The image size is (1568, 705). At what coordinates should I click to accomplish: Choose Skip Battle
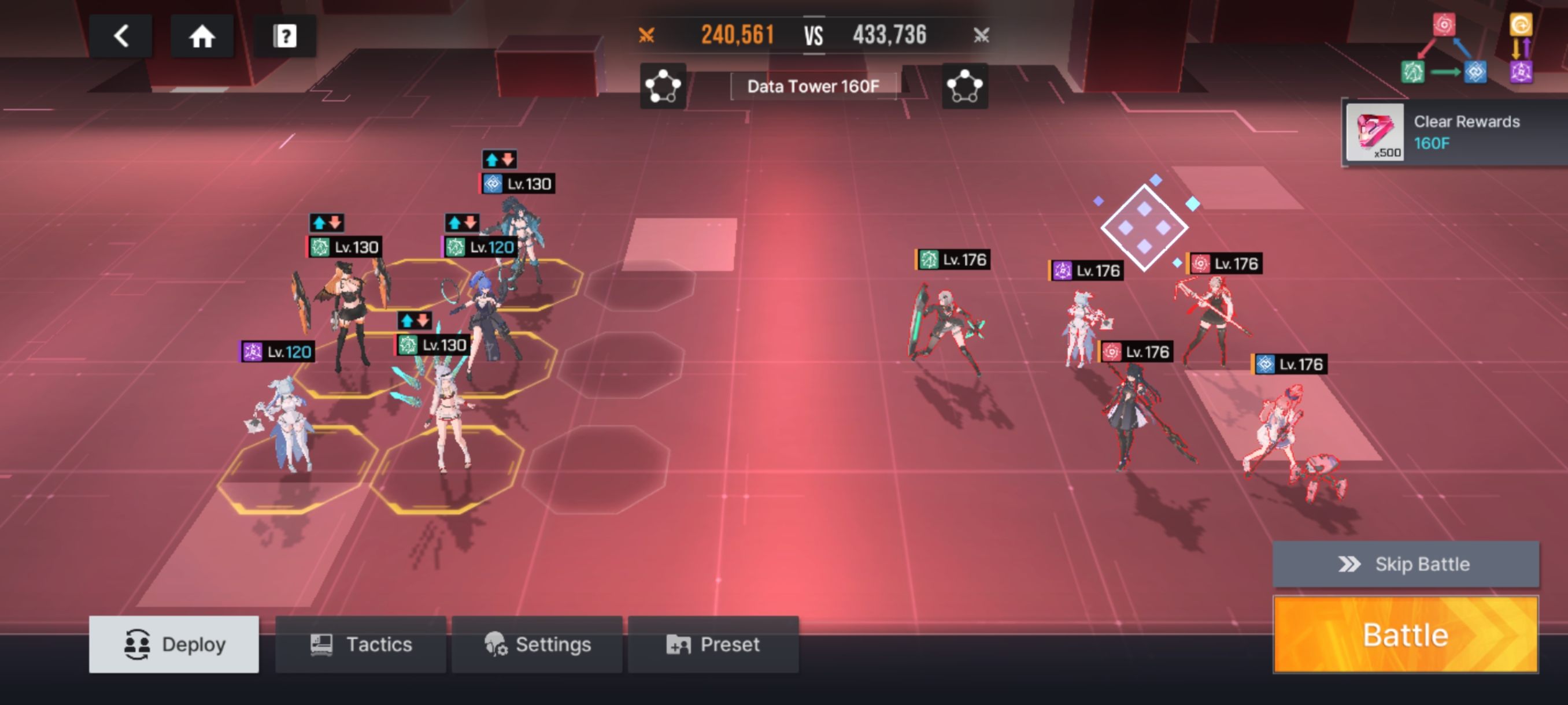[1405, 564]
